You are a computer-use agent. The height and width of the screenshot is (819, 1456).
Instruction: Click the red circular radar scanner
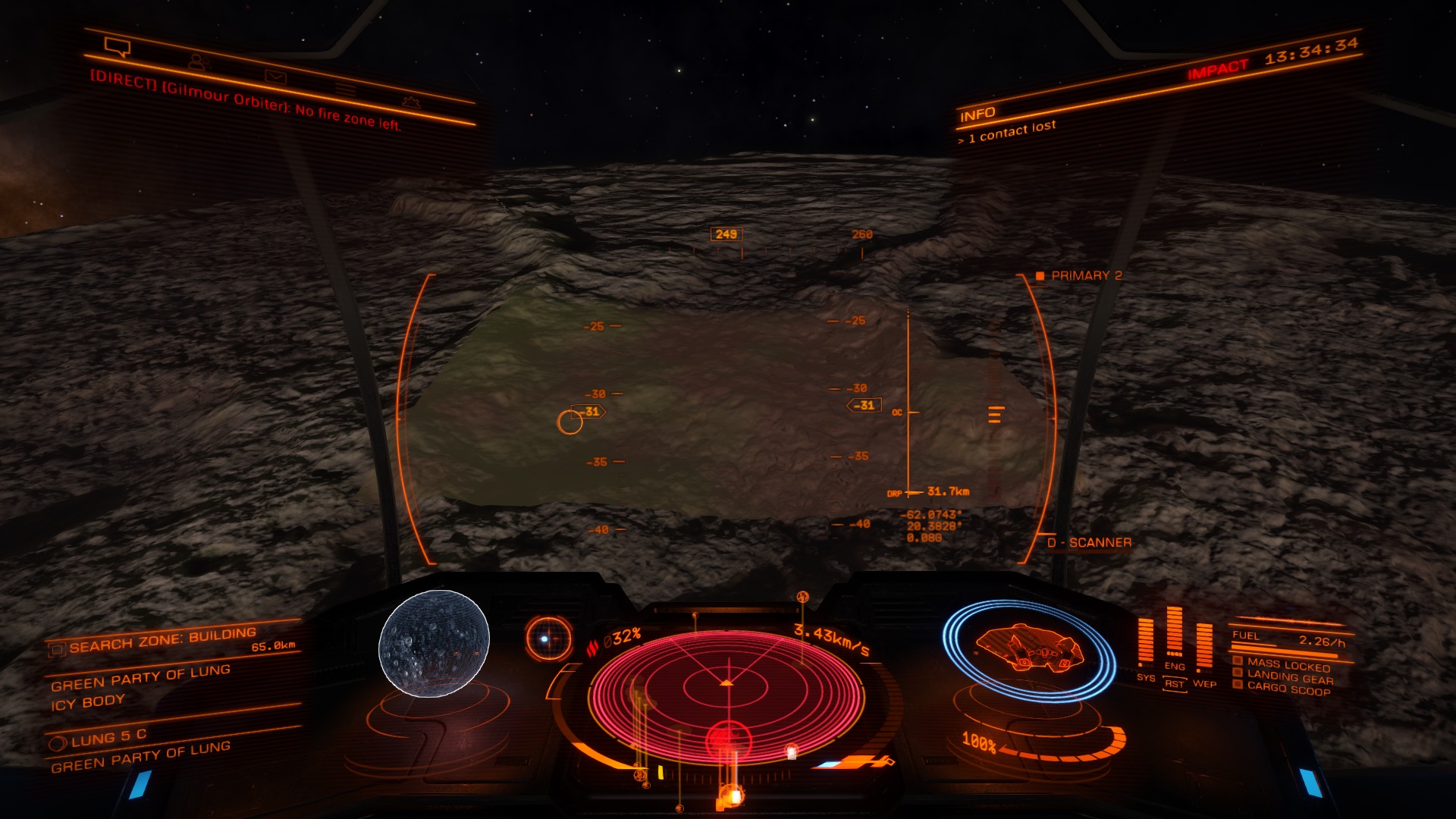click(x=726, y=689)
